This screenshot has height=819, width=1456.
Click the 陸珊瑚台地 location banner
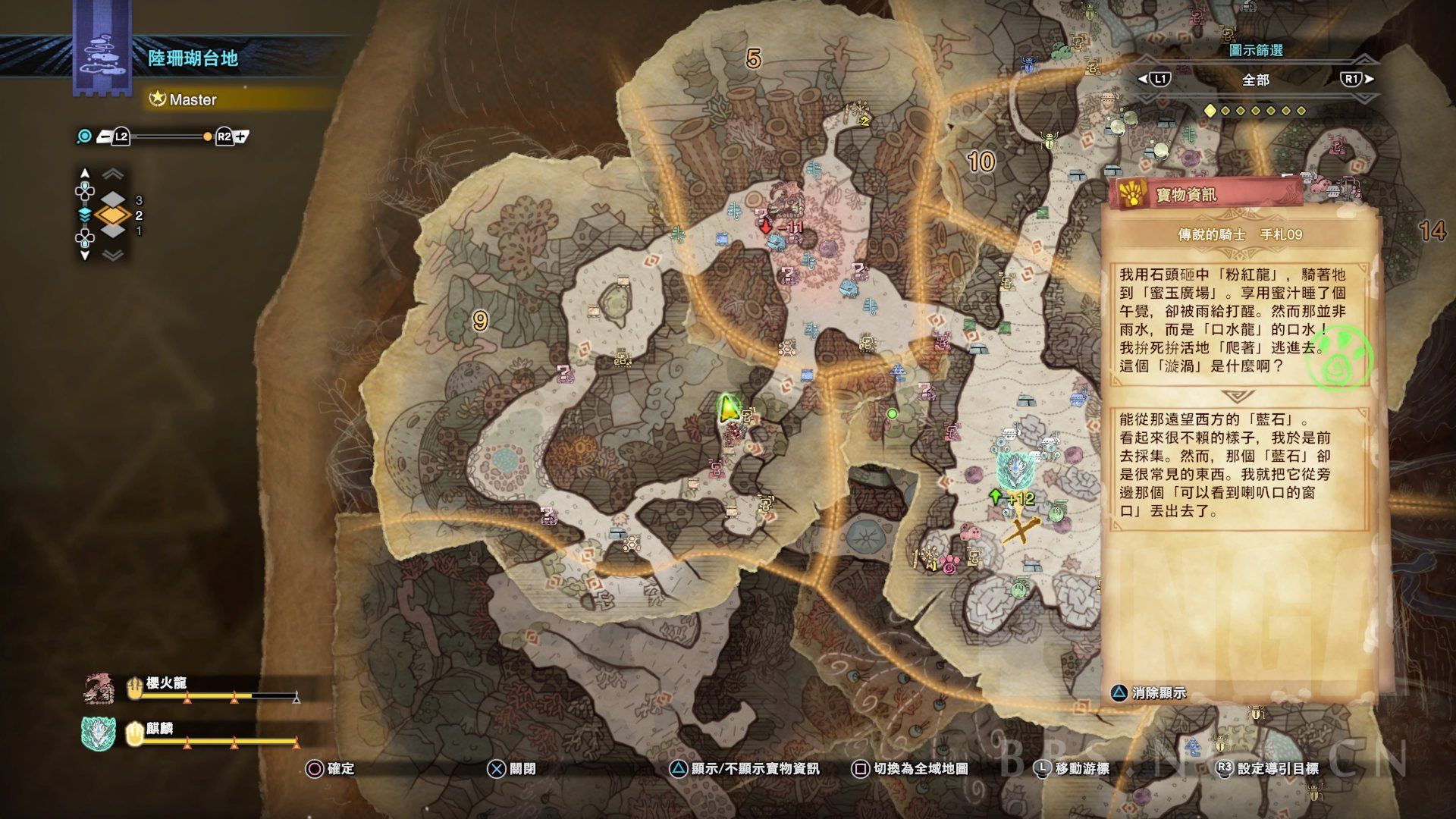[193, 58]
